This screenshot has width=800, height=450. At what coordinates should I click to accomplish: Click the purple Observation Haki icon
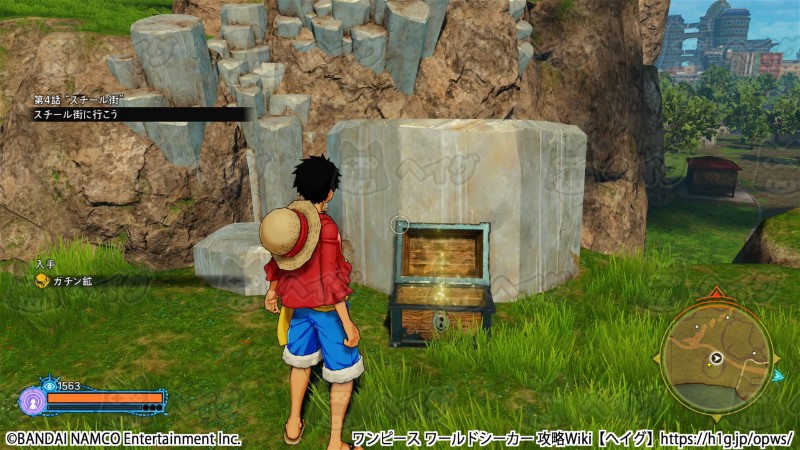31,401
